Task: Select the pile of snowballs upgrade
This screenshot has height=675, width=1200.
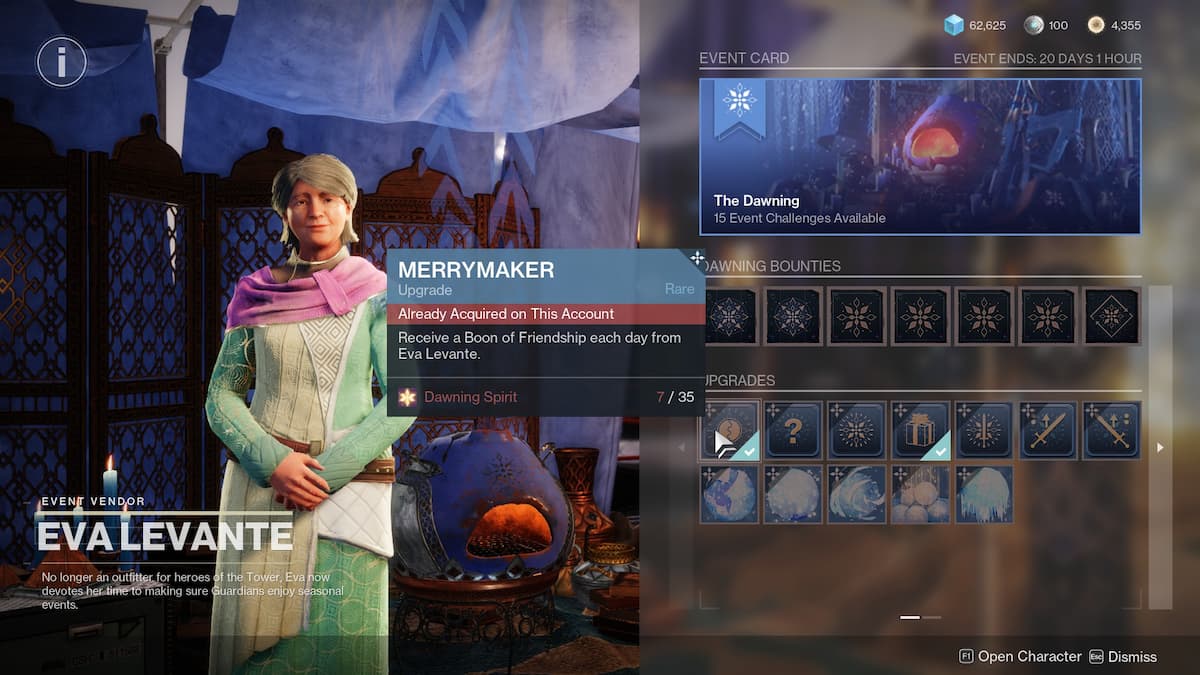Action: pyautogui.click(x=920, y=494)
